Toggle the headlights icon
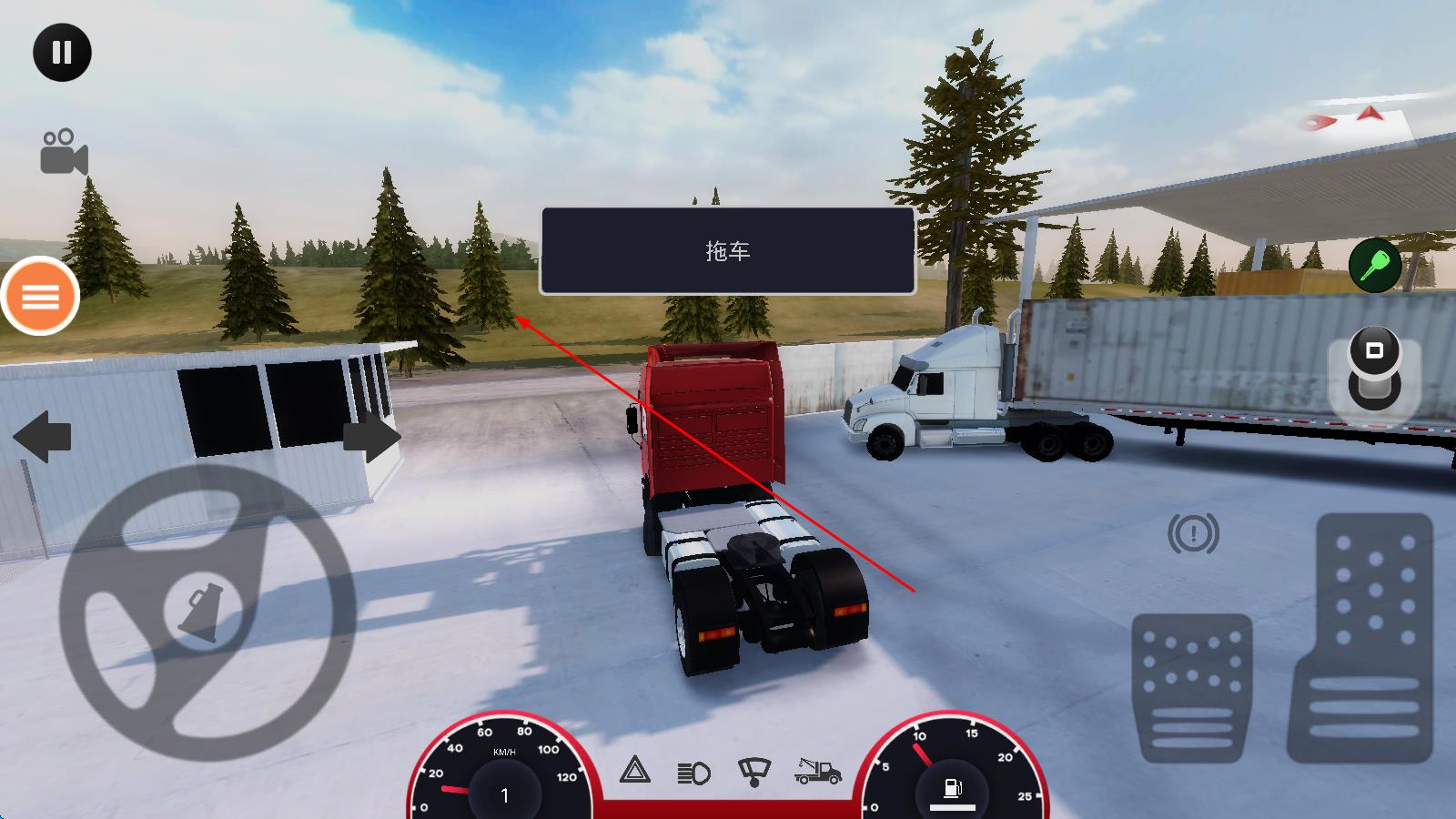Viewport: 1456px width, 819px height. [x=694, y=773]
